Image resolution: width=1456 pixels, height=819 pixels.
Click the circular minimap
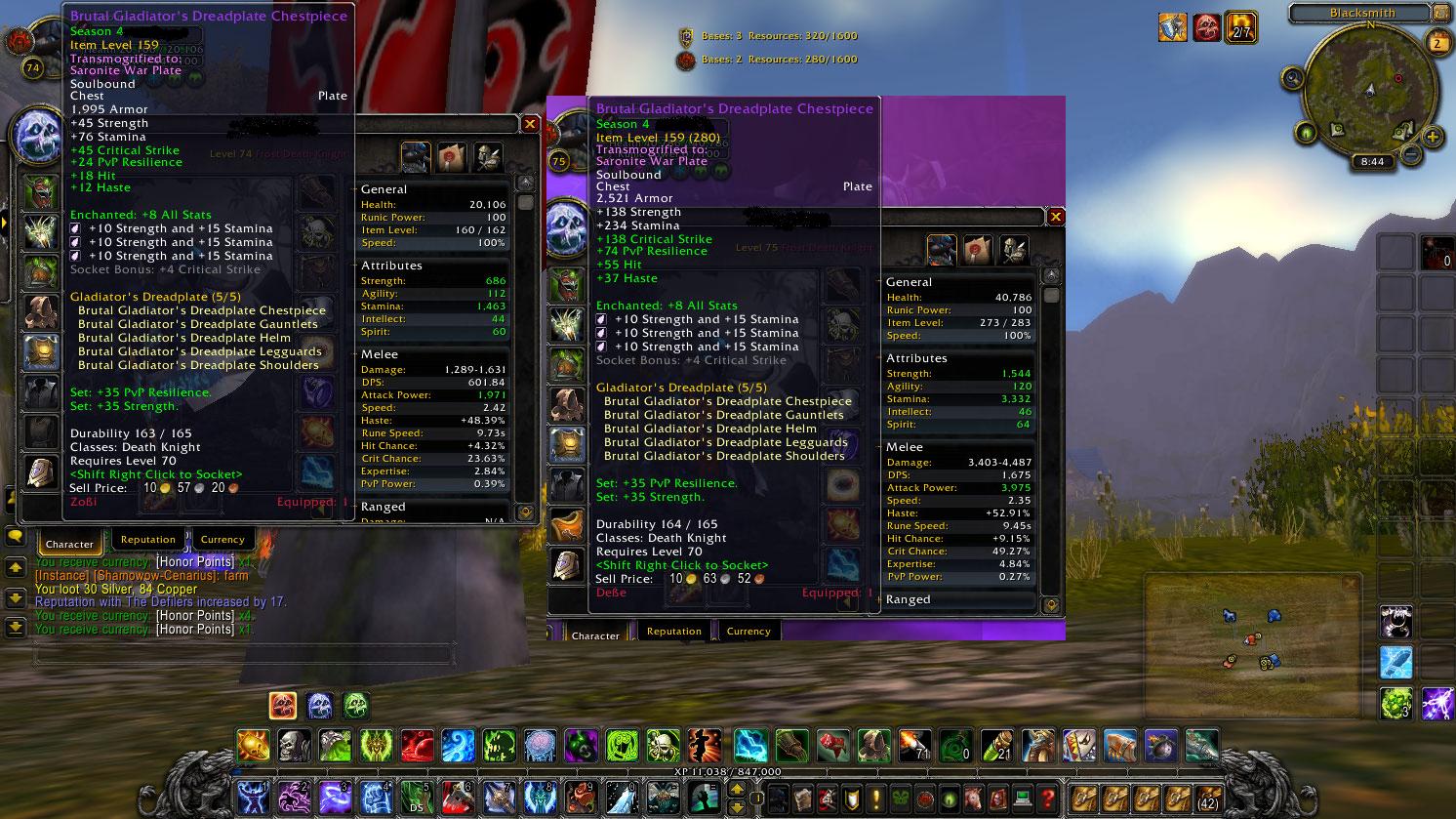tap(1369, 91)
